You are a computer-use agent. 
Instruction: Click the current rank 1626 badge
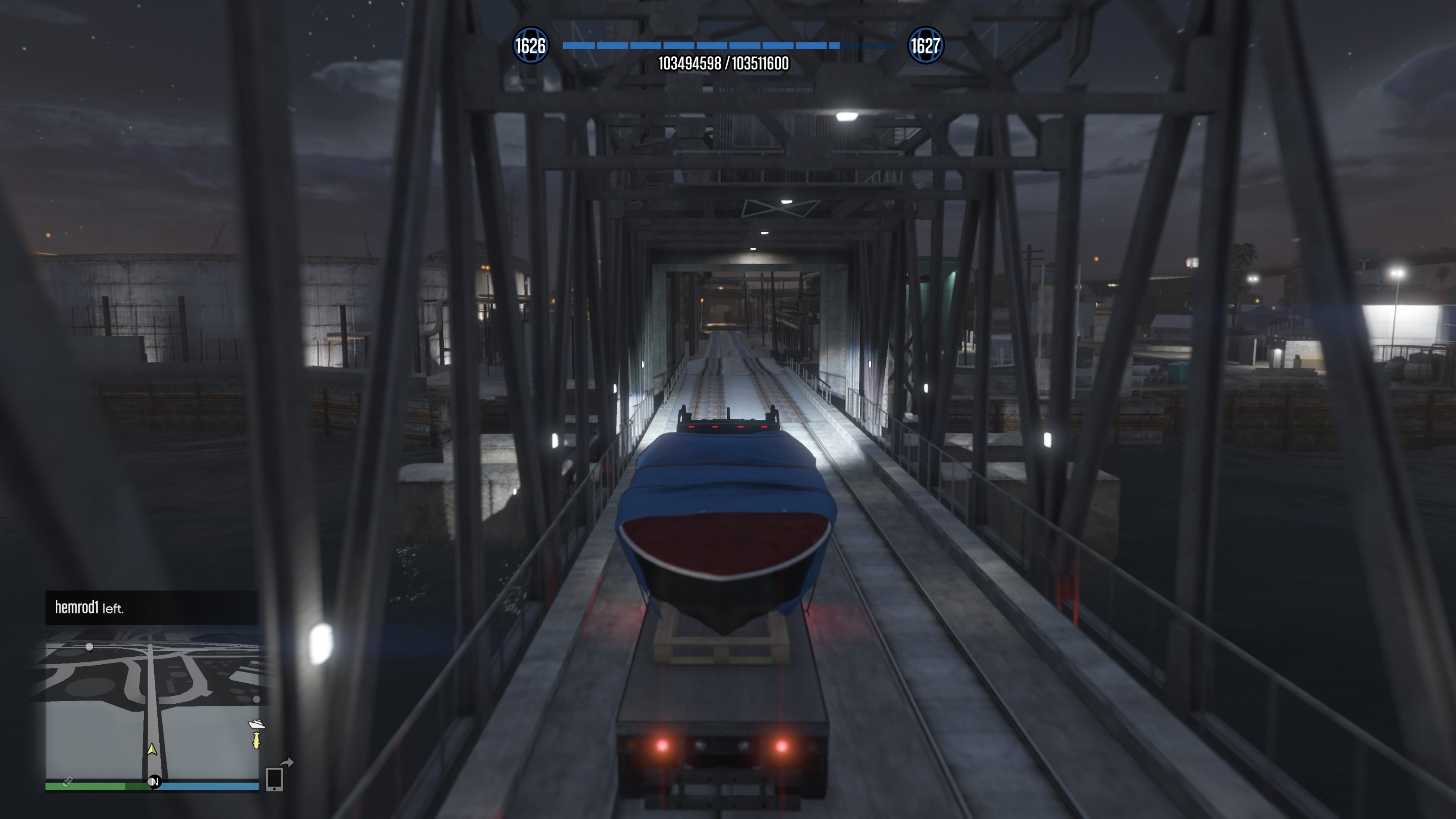coord(530,45)
